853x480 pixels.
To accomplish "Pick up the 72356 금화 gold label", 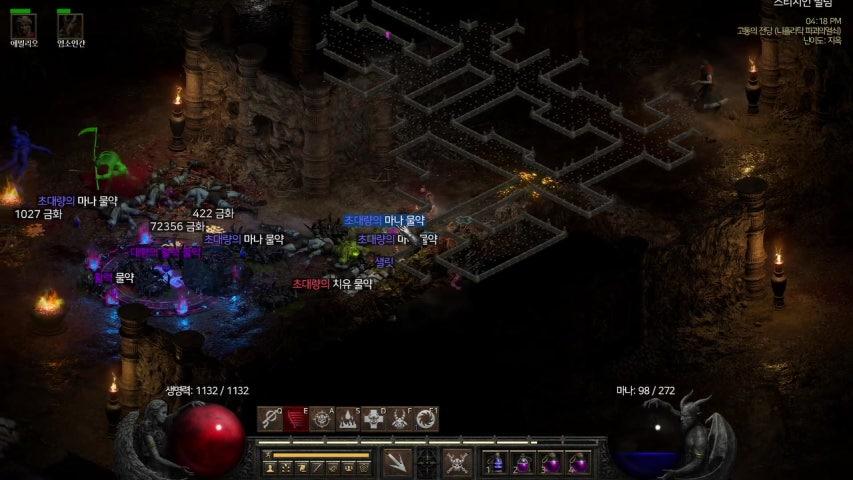I will [x=177, y=227].
